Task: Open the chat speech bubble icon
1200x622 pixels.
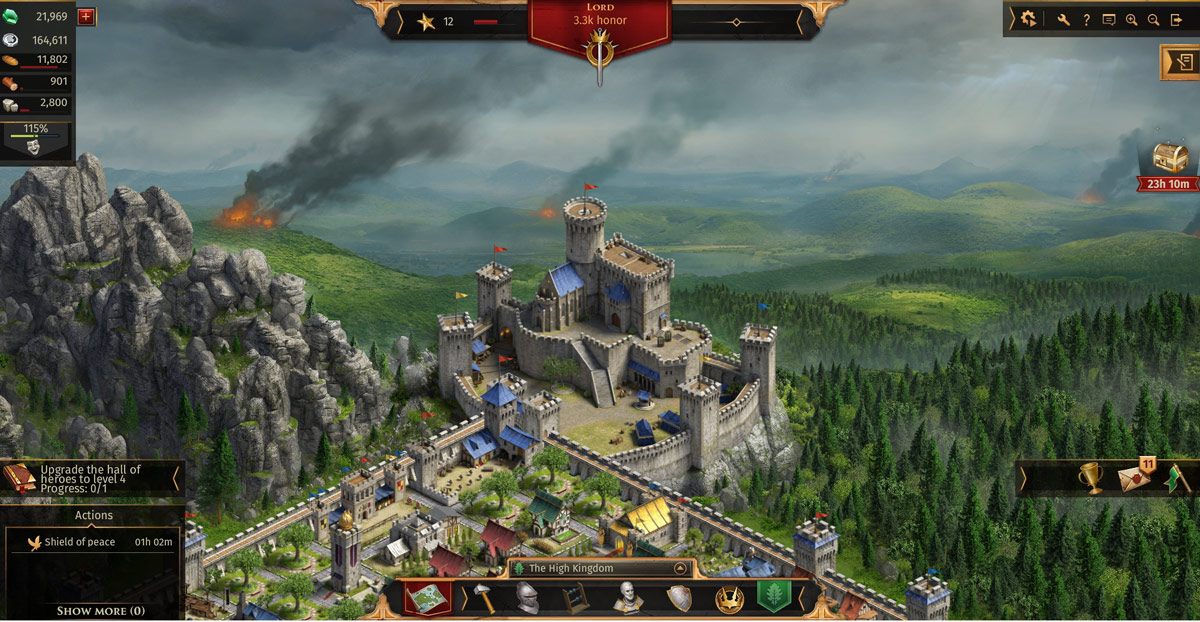Action: click(1109, 19)
